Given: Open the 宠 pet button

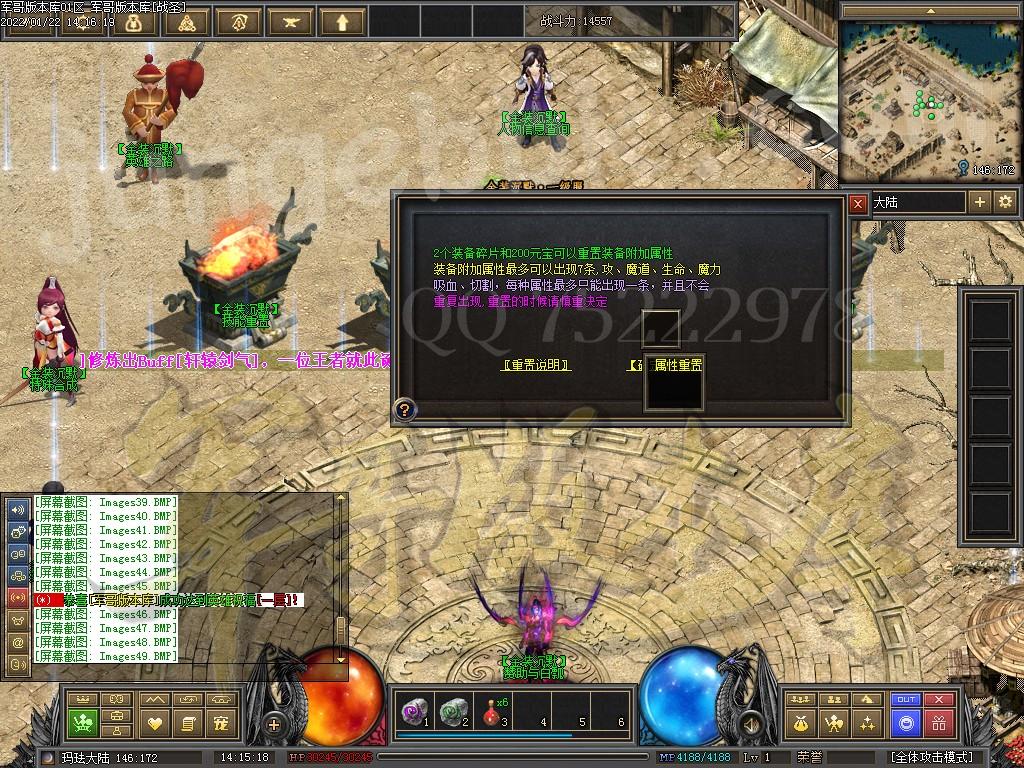Looking at the screenshot, I should (x=222, y=722).
